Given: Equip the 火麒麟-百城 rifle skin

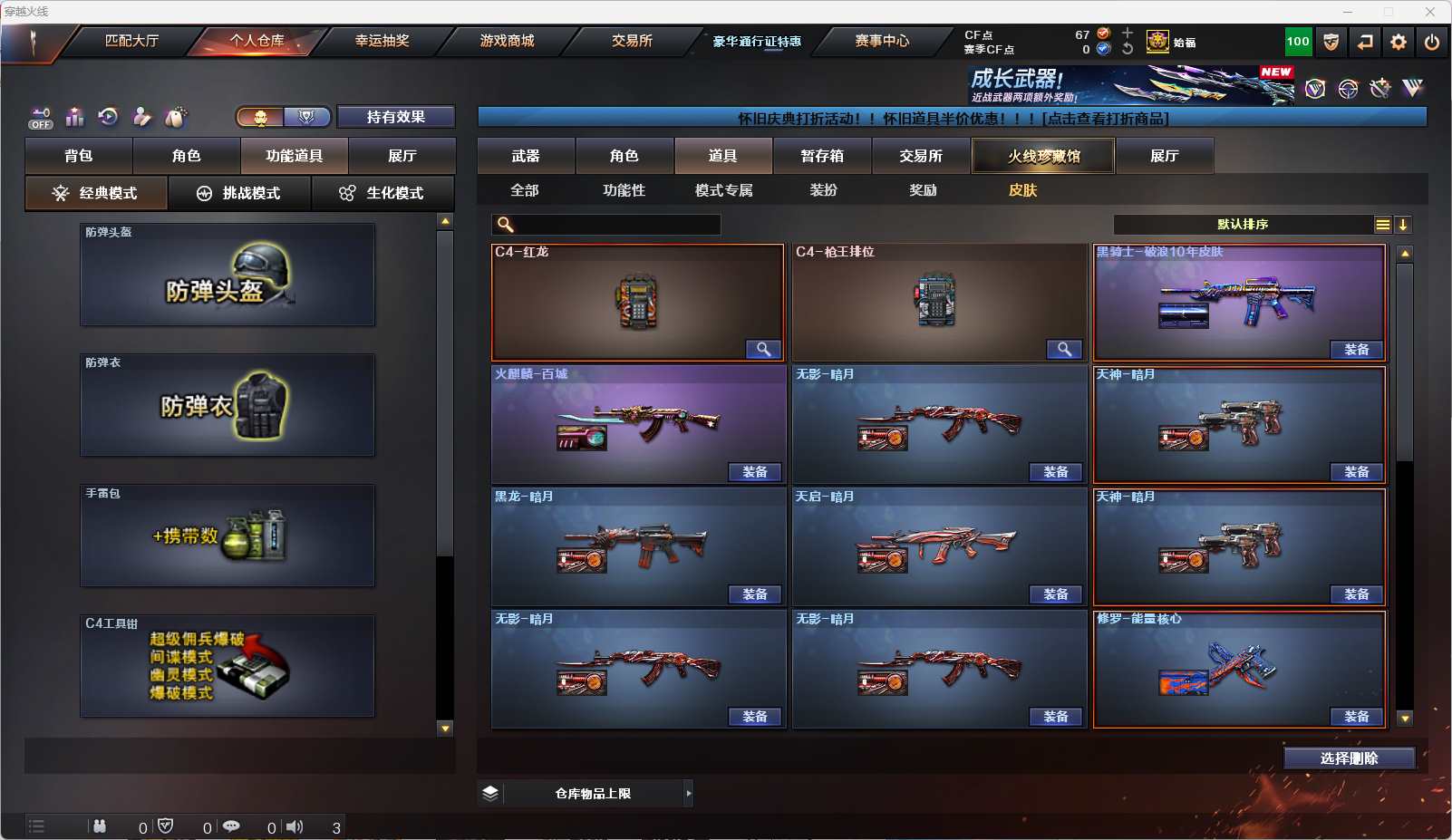Looking at the screenshot, I should (754, 472).
